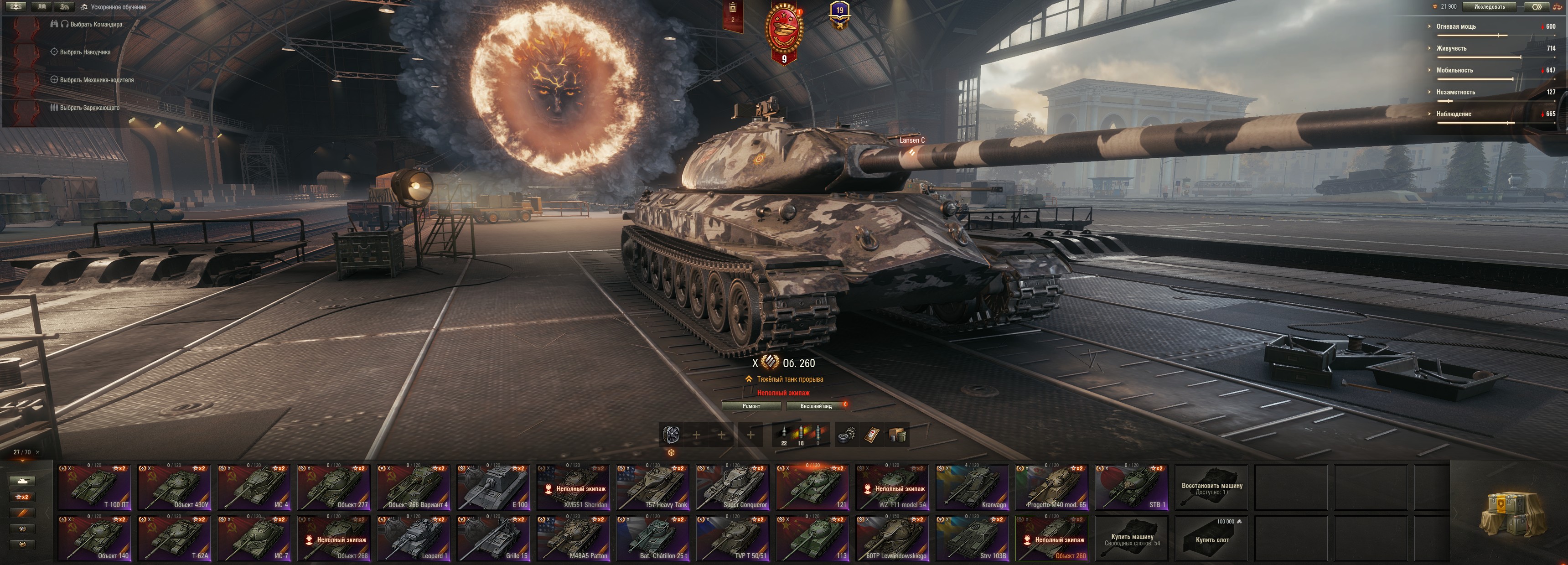Choose a Commander via Выбрать Командира
The width and height of the screenshot is (1568, 565).
96,24
